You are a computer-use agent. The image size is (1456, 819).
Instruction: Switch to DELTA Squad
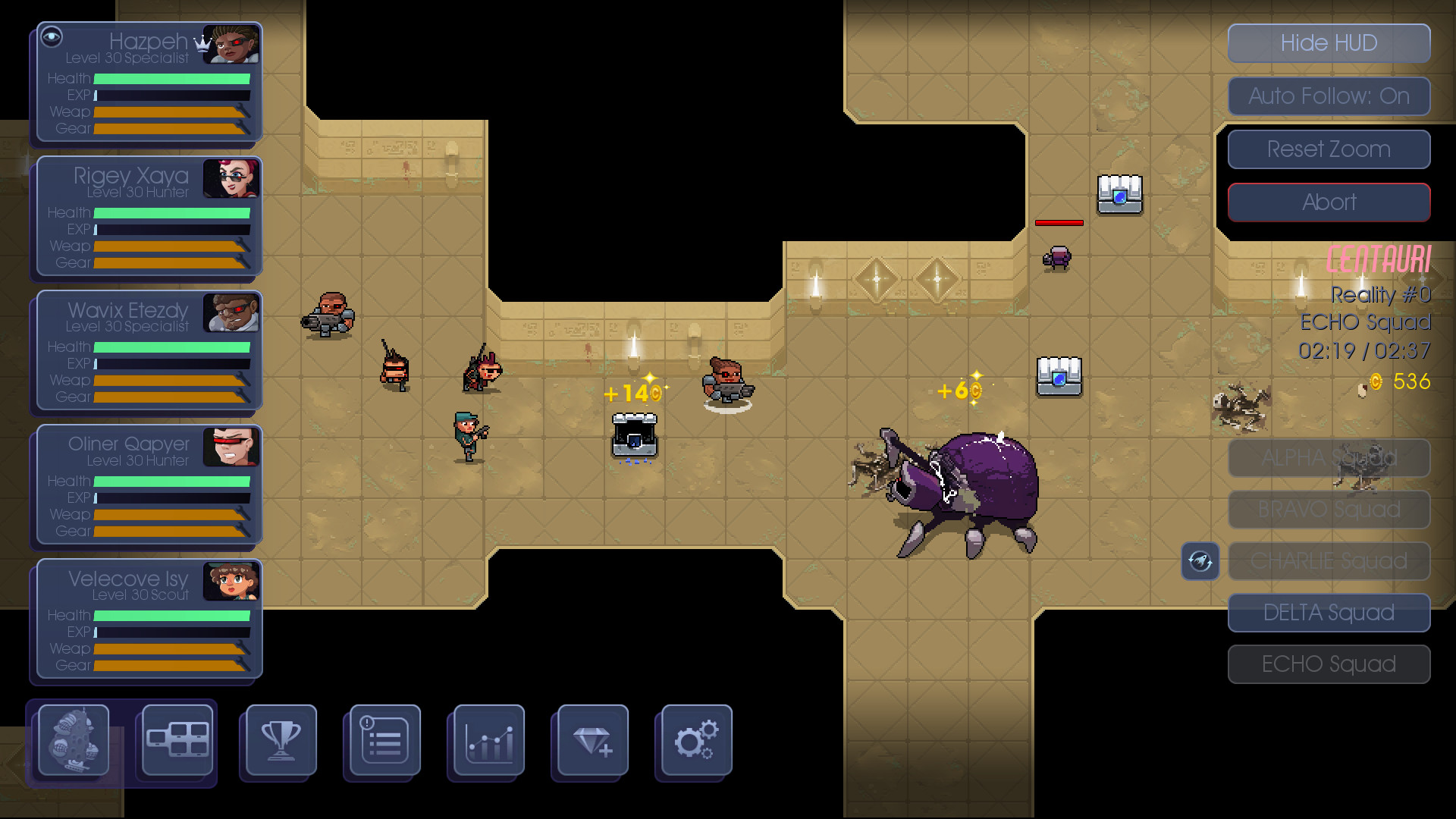[x=1328, y=612]
